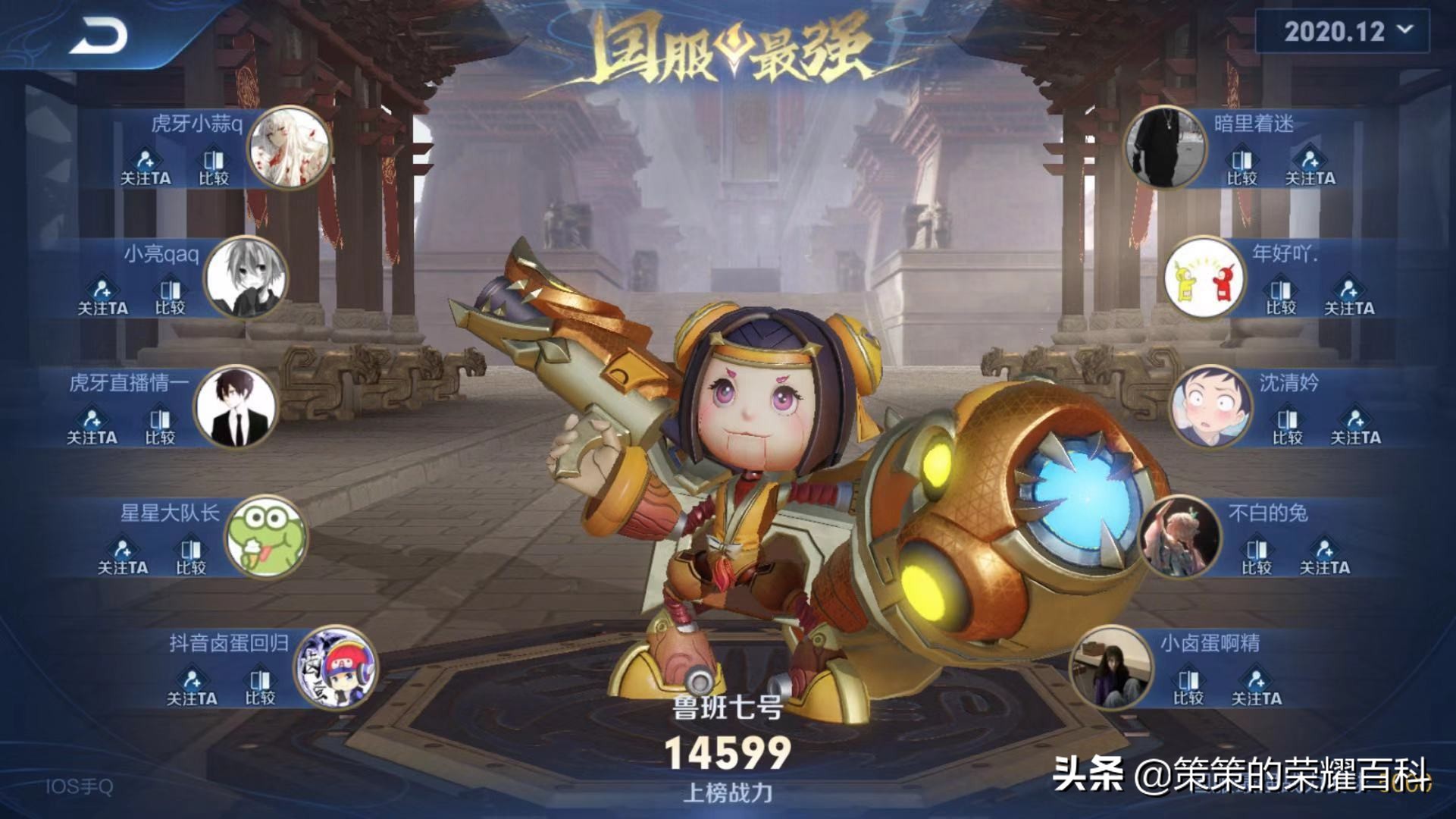Viewport: 1456px width, 819px height.
Task: Follow player 沈清妗
Action: [1355, 427]
